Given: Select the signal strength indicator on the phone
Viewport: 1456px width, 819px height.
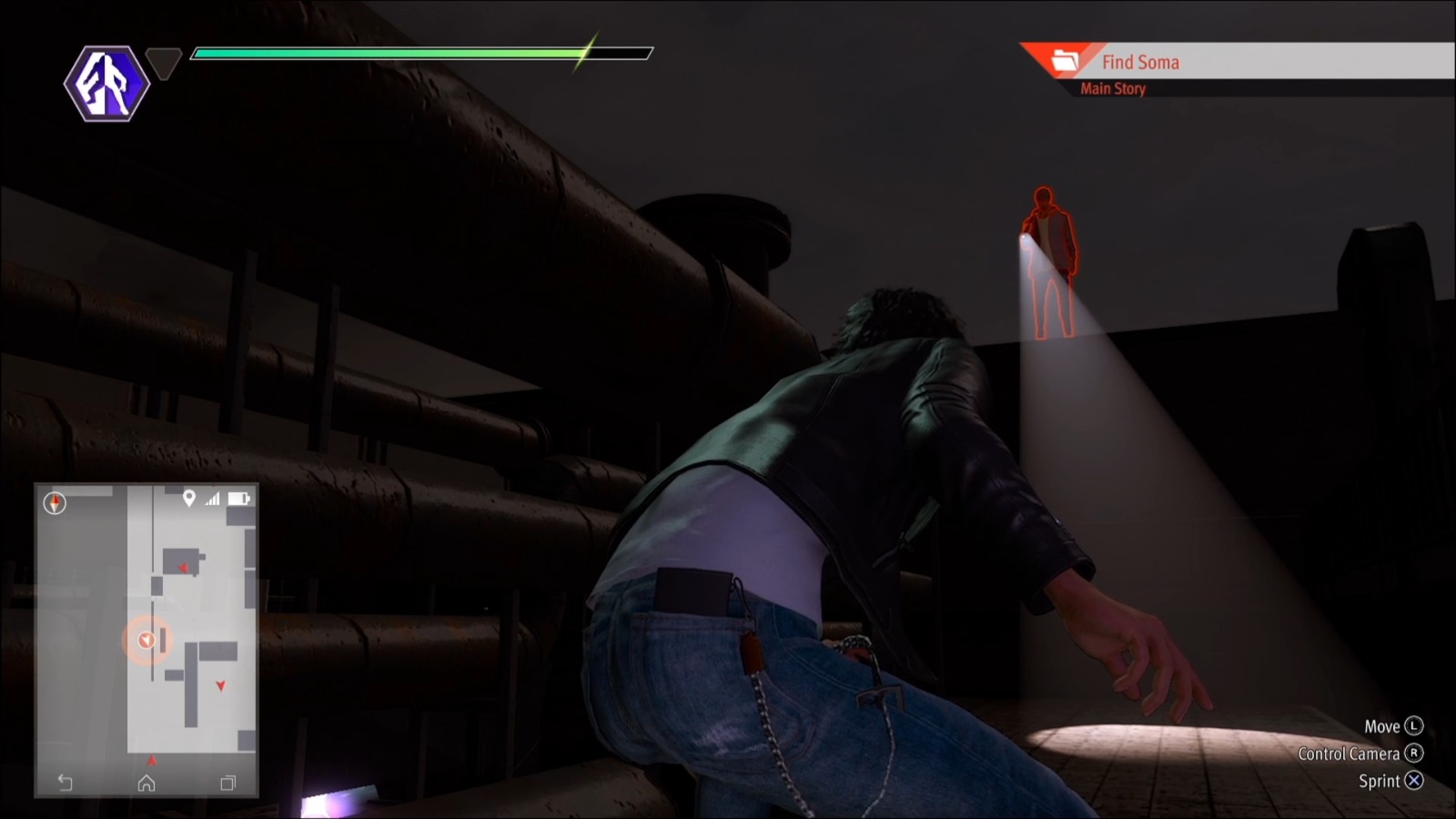Looking at the screenshot, I should 214,498.
